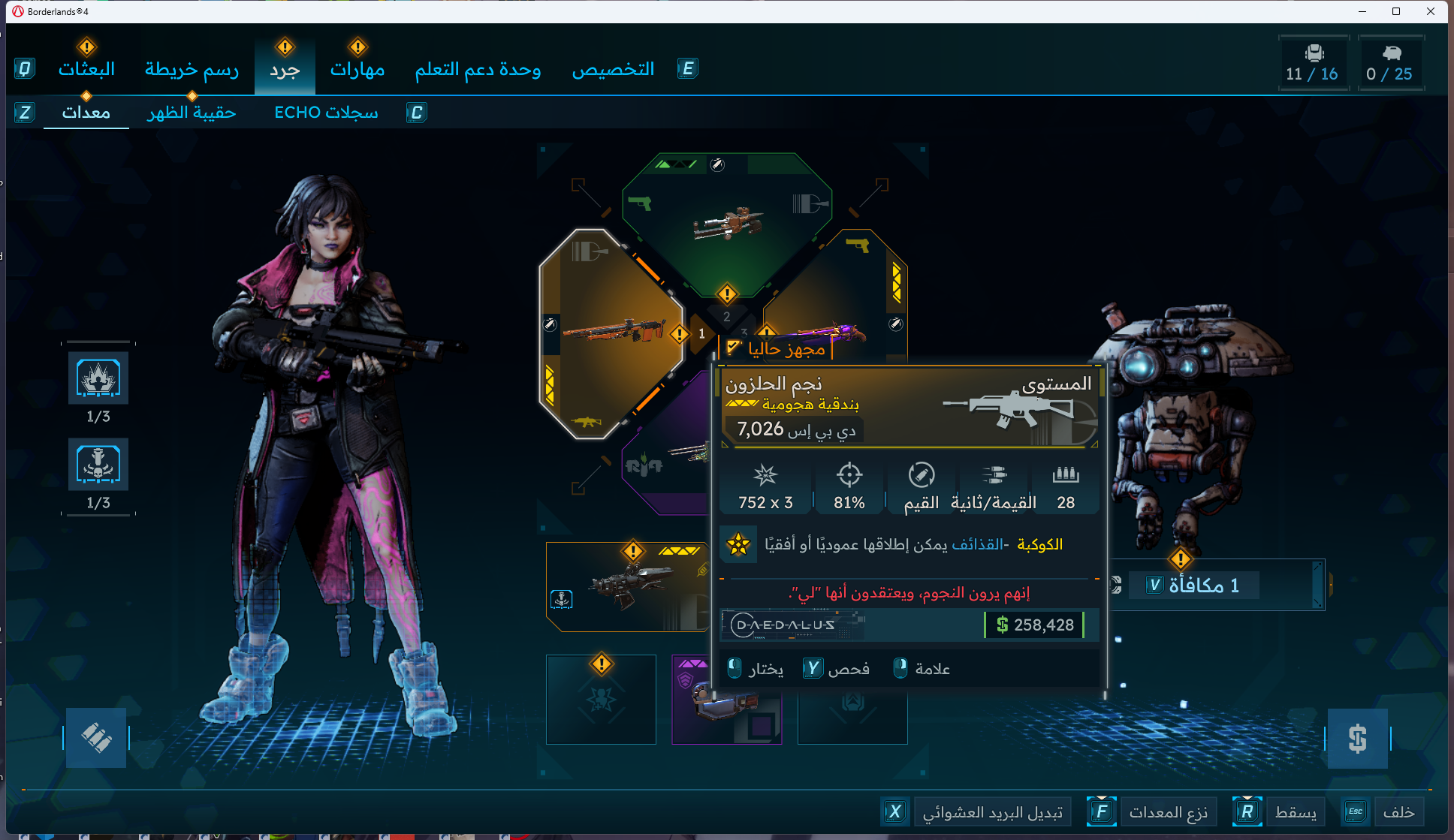Open the سجلات ECHO logs sub-tab

click(x=326, y=113)
